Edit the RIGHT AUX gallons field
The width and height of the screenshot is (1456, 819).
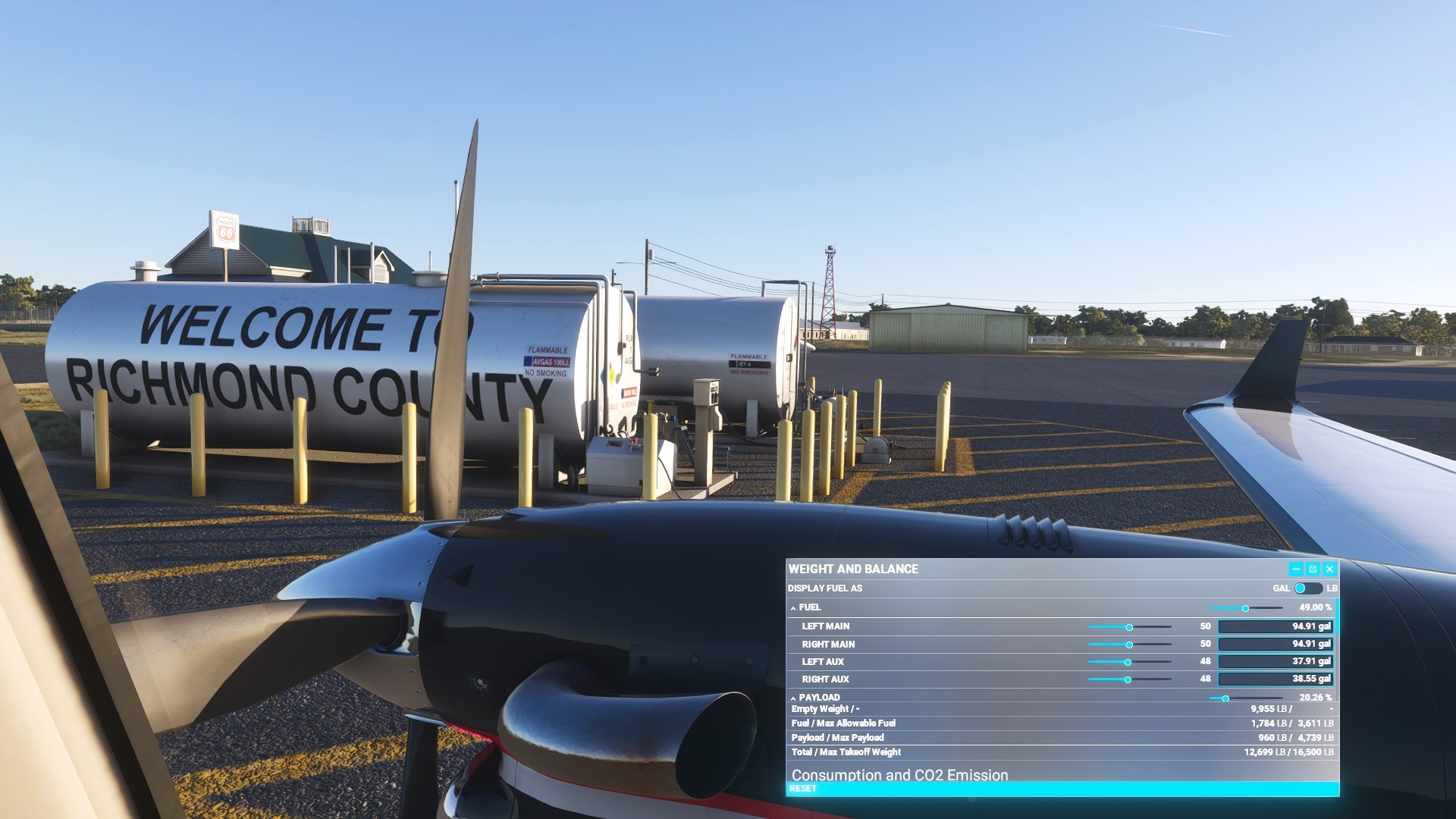pyautogui.click(x=1276, y=679)
